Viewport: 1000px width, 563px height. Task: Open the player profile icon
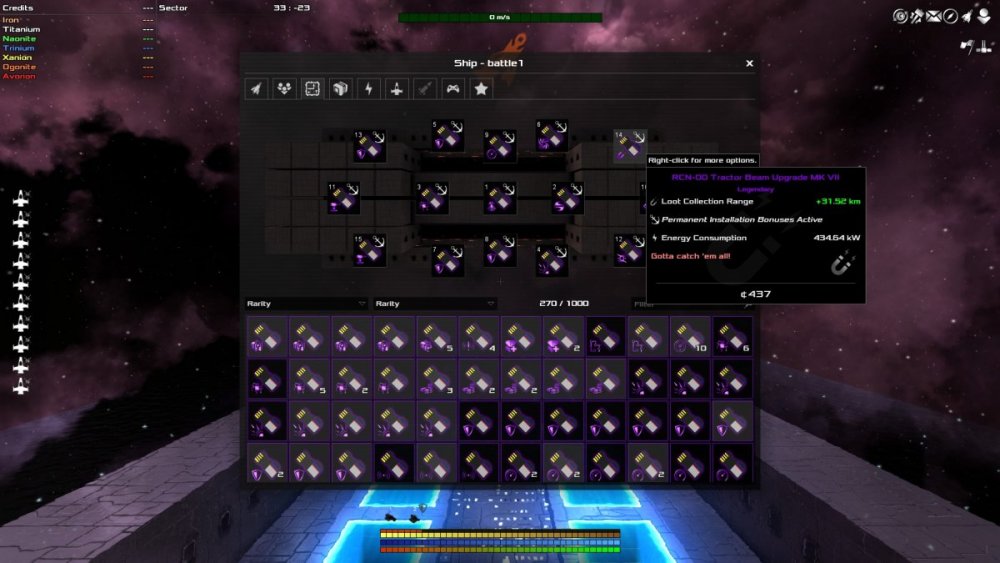point(986,16)
